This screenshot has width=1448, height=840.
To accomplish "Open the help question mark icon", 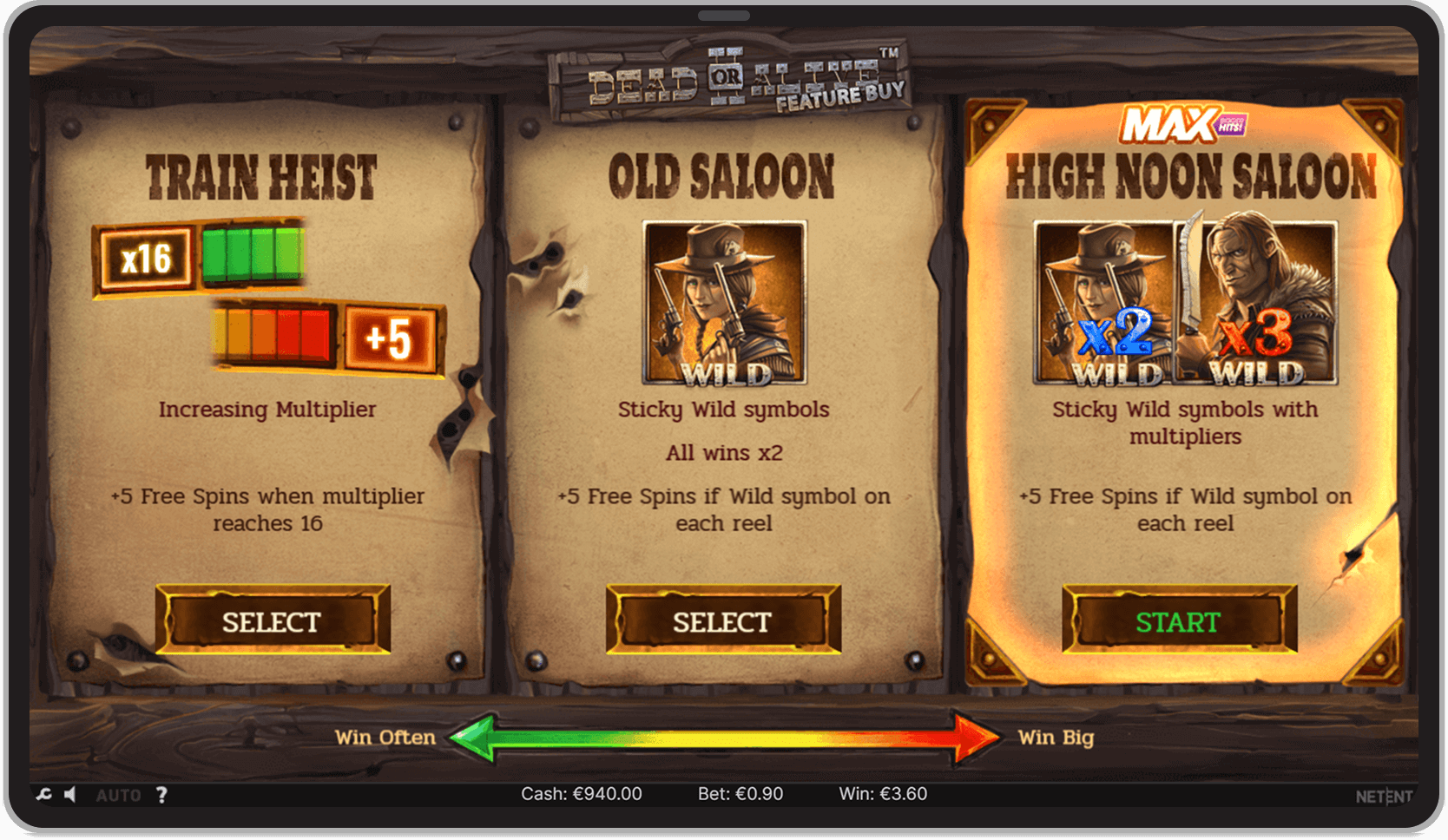I will (161, 794).
